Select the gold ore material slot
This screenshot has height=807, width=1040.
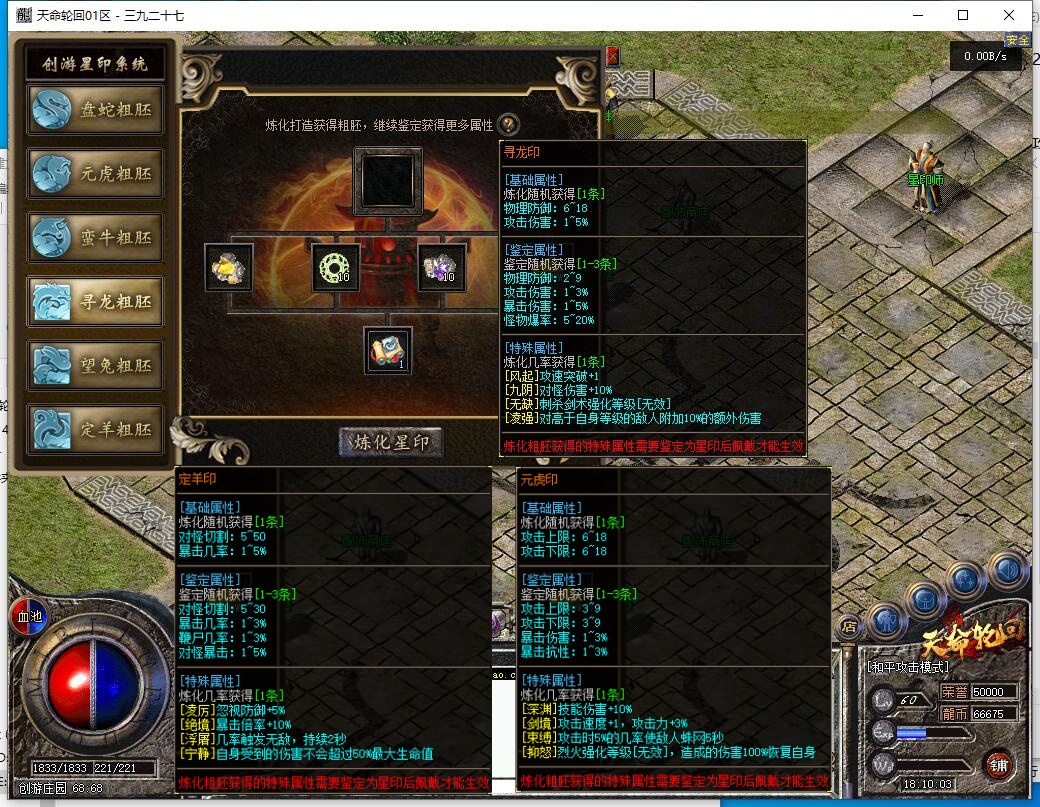tap(229, 268)
